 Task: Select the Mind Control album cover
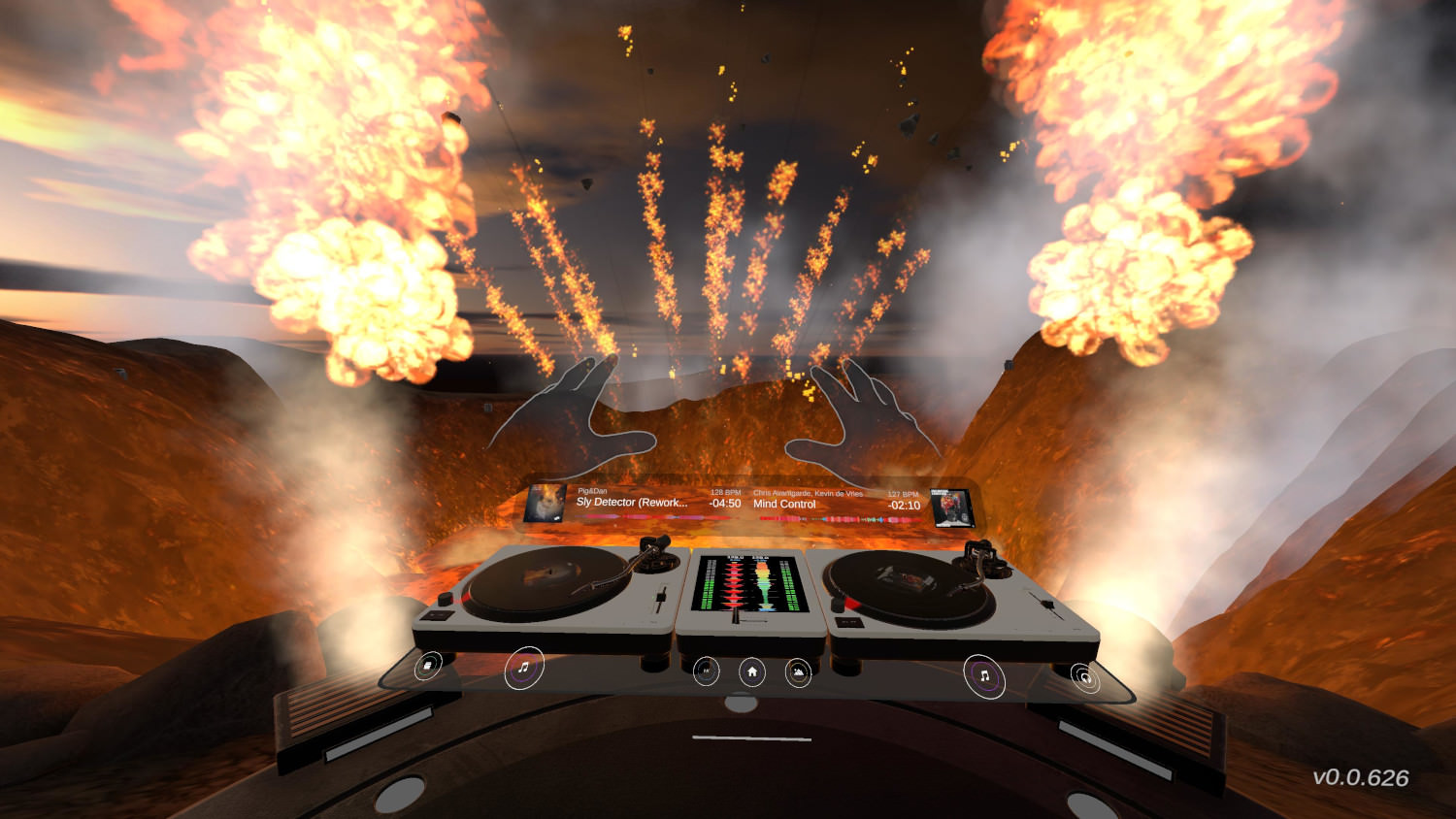[952, 508]
